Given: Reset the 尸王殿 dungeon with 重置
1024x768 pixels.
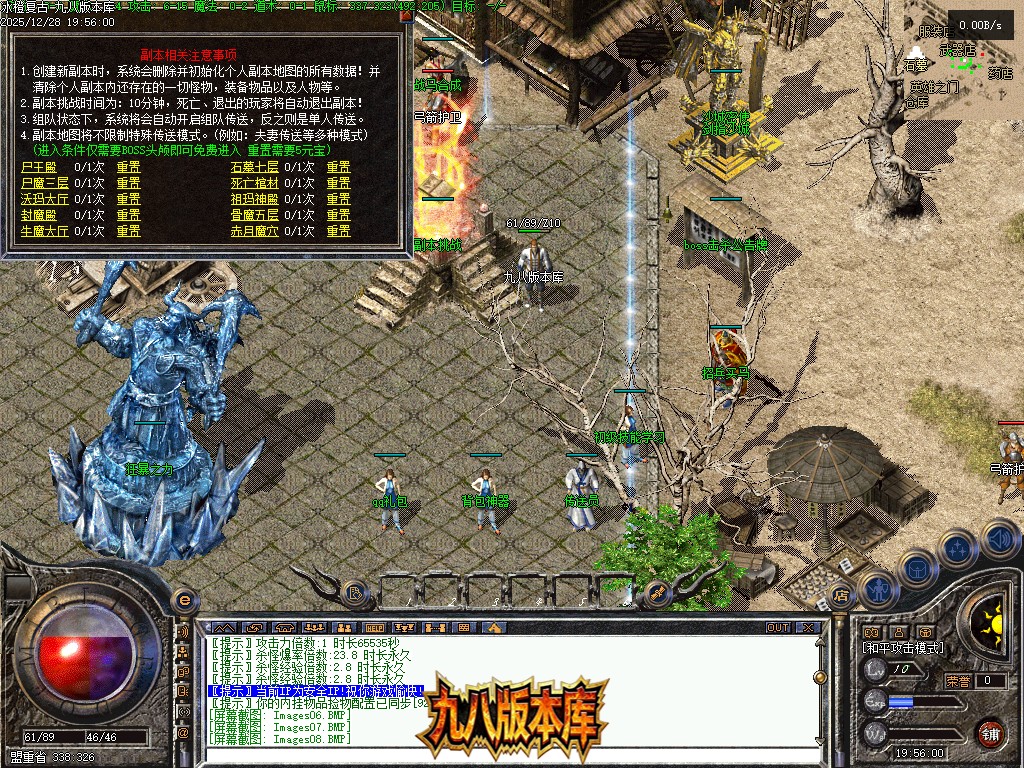Looking at the screenshot, I should [128, 167].
